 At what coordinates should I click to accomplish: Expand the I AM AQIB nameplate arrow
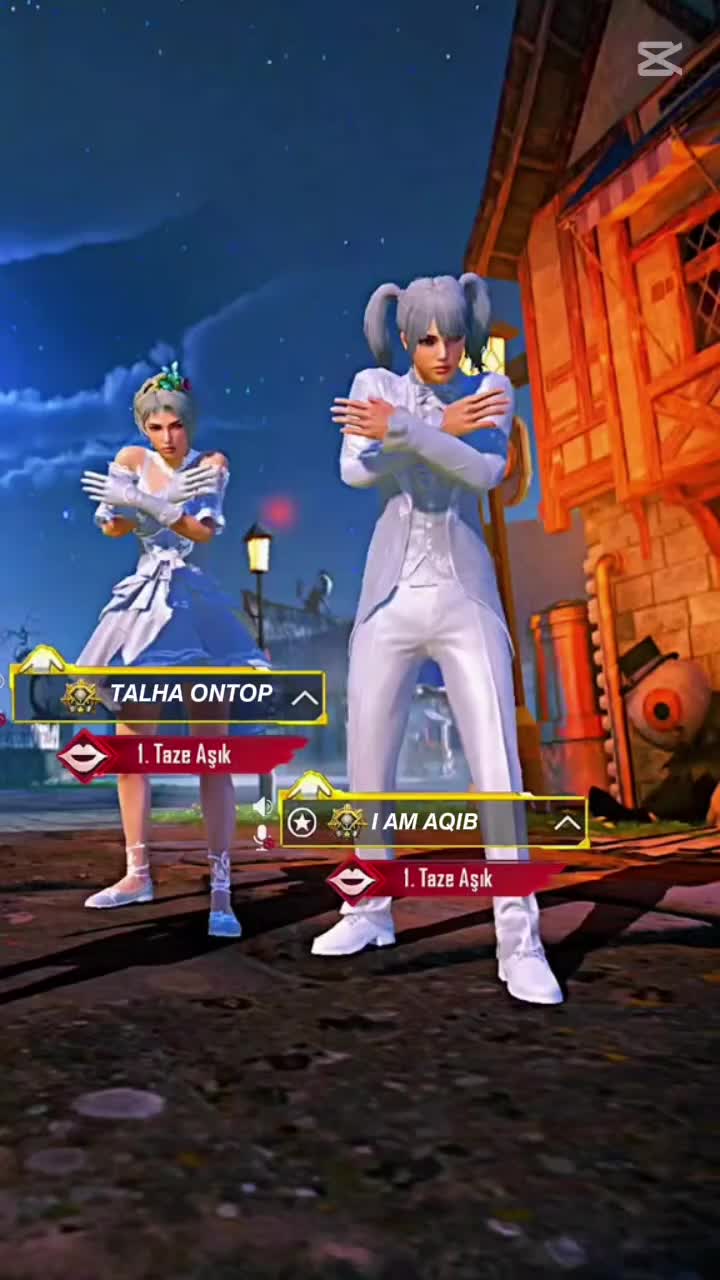tap(567, 823)
